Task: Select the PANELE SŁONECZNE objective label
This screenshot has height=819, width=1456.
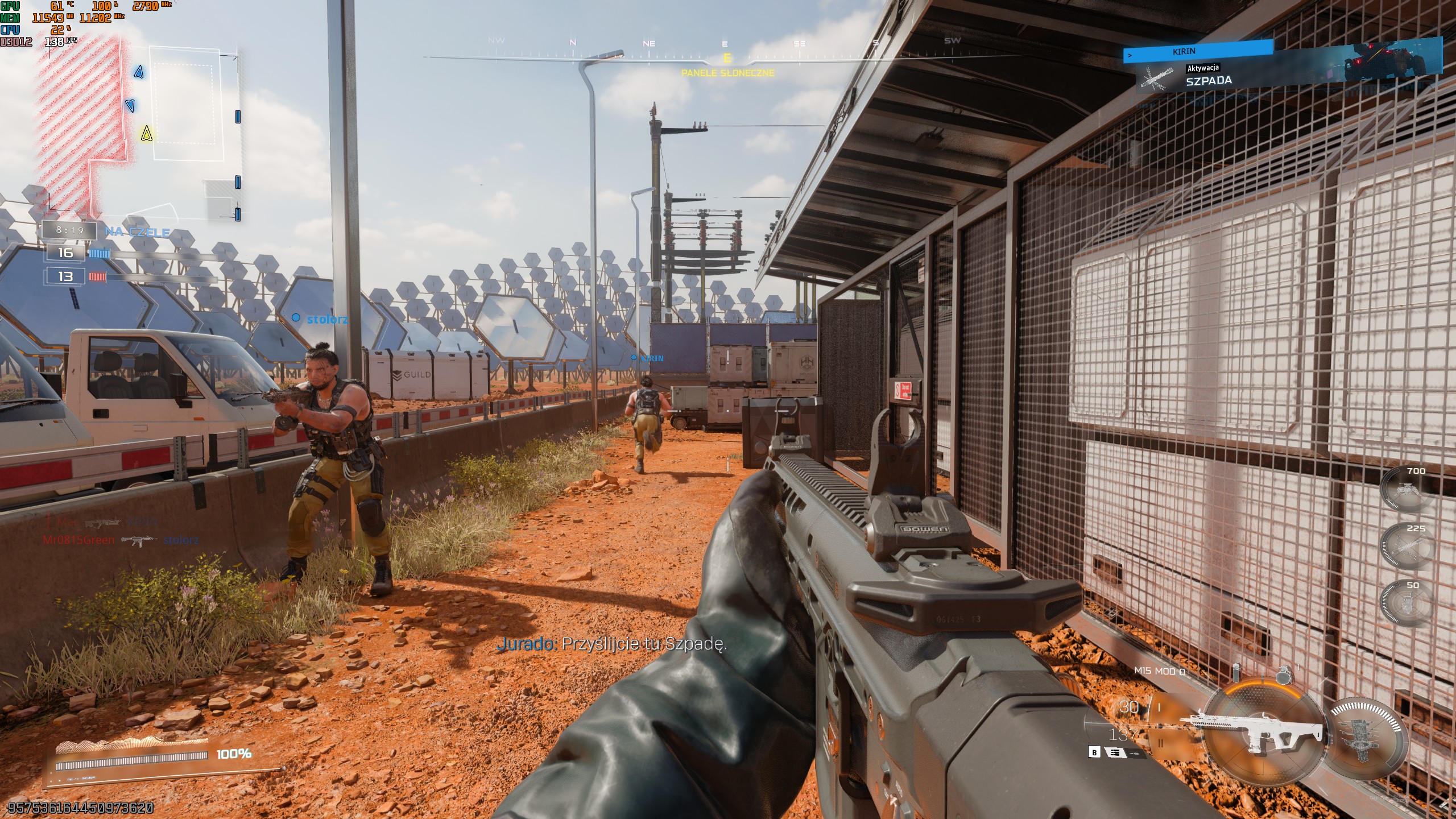Action: (728, 74)
